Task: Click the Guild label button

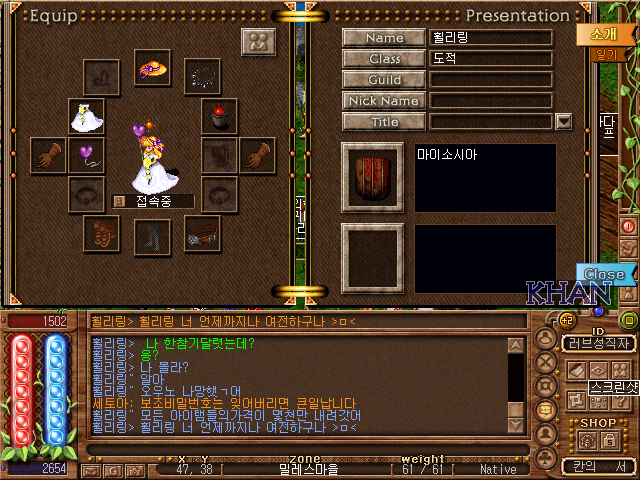Action: click(x=385, y=80)
